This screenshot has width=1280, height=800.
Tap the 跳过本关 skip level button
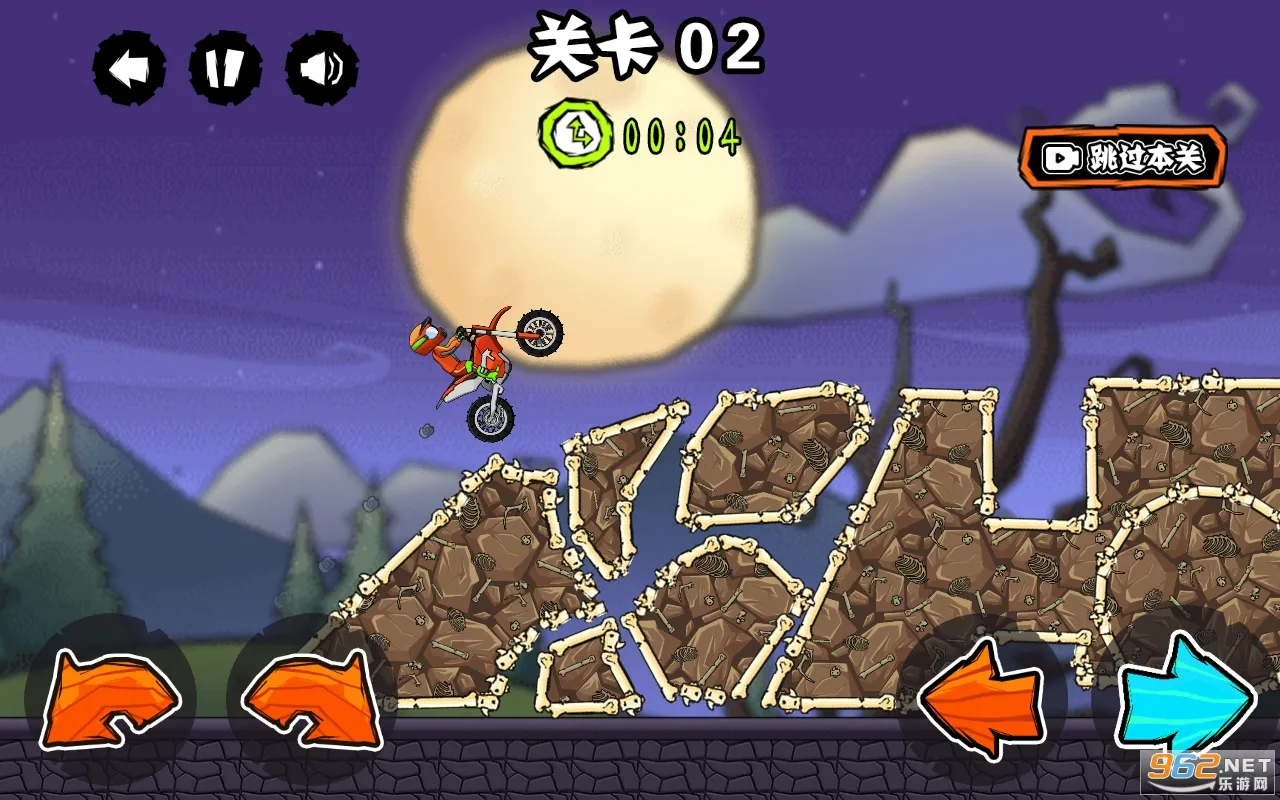pos(1123,157)
